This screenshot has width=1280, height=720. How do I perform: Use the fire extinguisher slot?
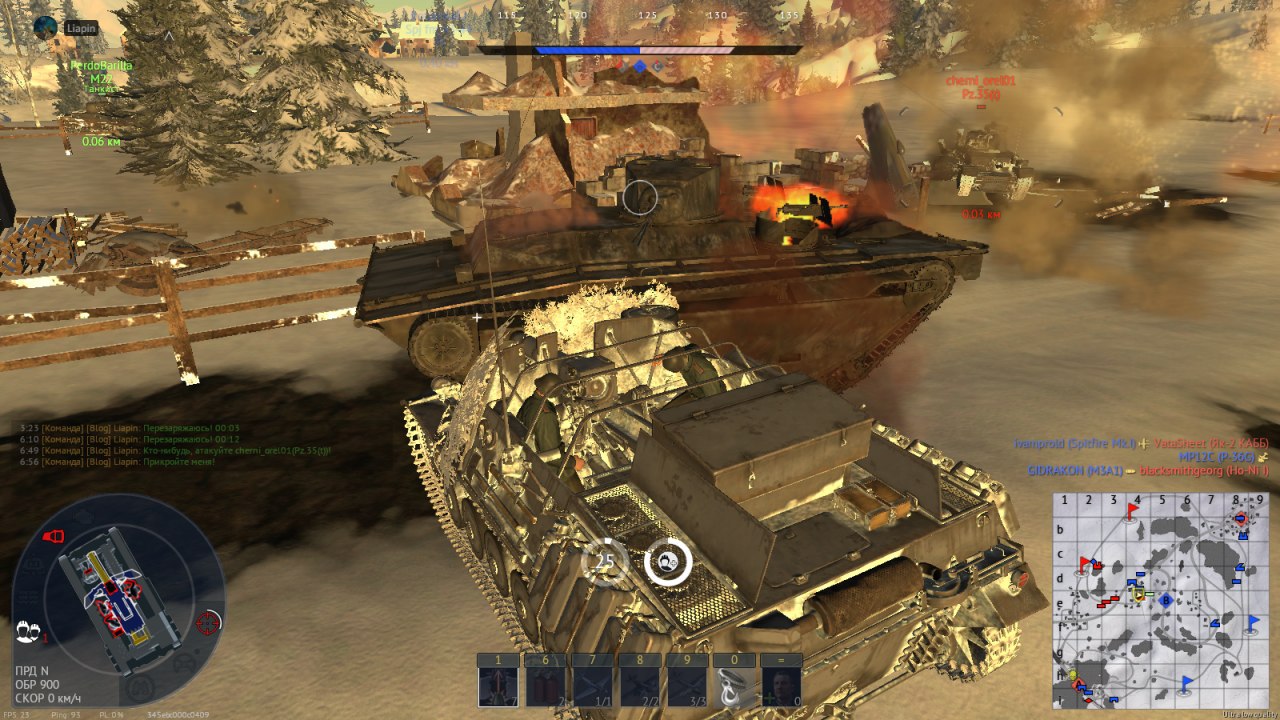(545, 686)
